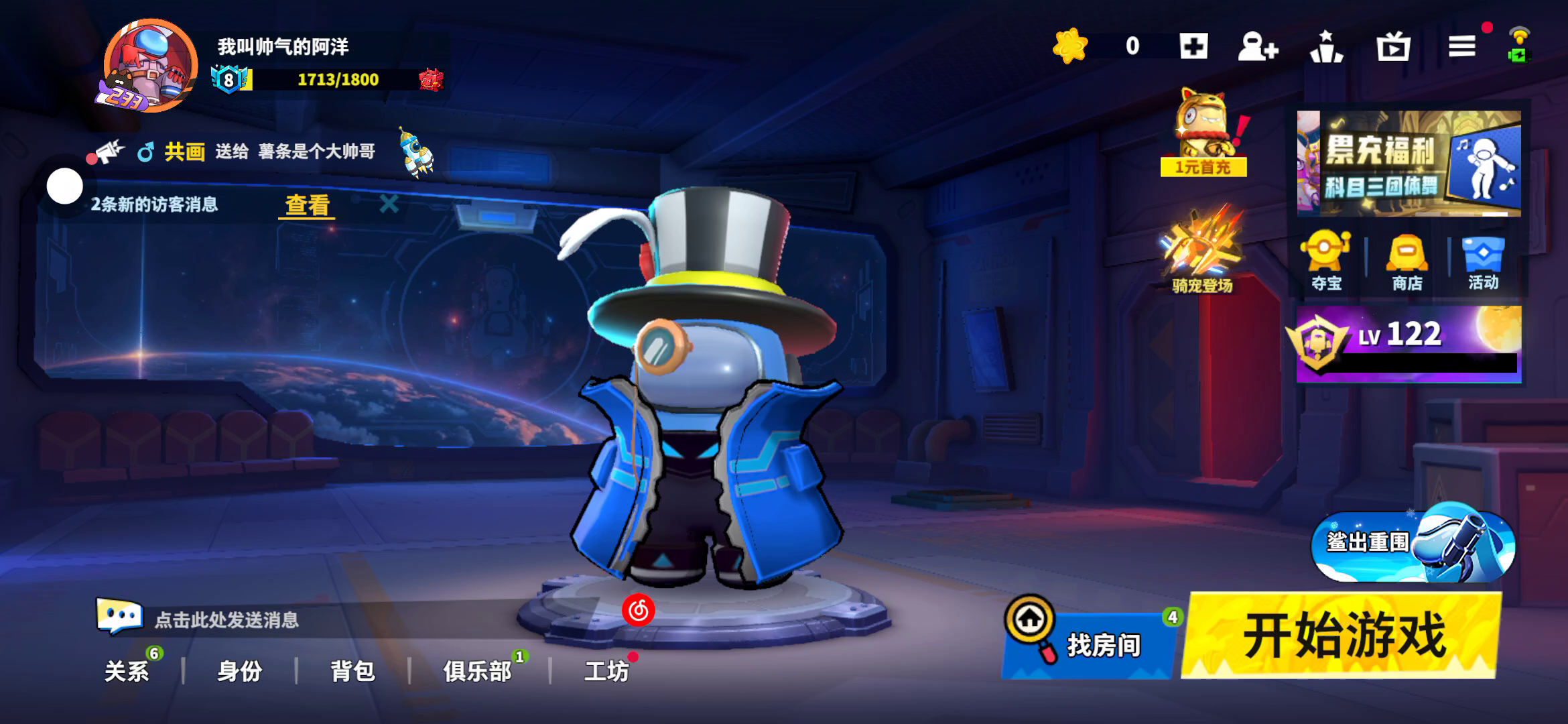1568x724 pixels.
Task: Open the 背包 backpack
Action: tap(352, 670)
